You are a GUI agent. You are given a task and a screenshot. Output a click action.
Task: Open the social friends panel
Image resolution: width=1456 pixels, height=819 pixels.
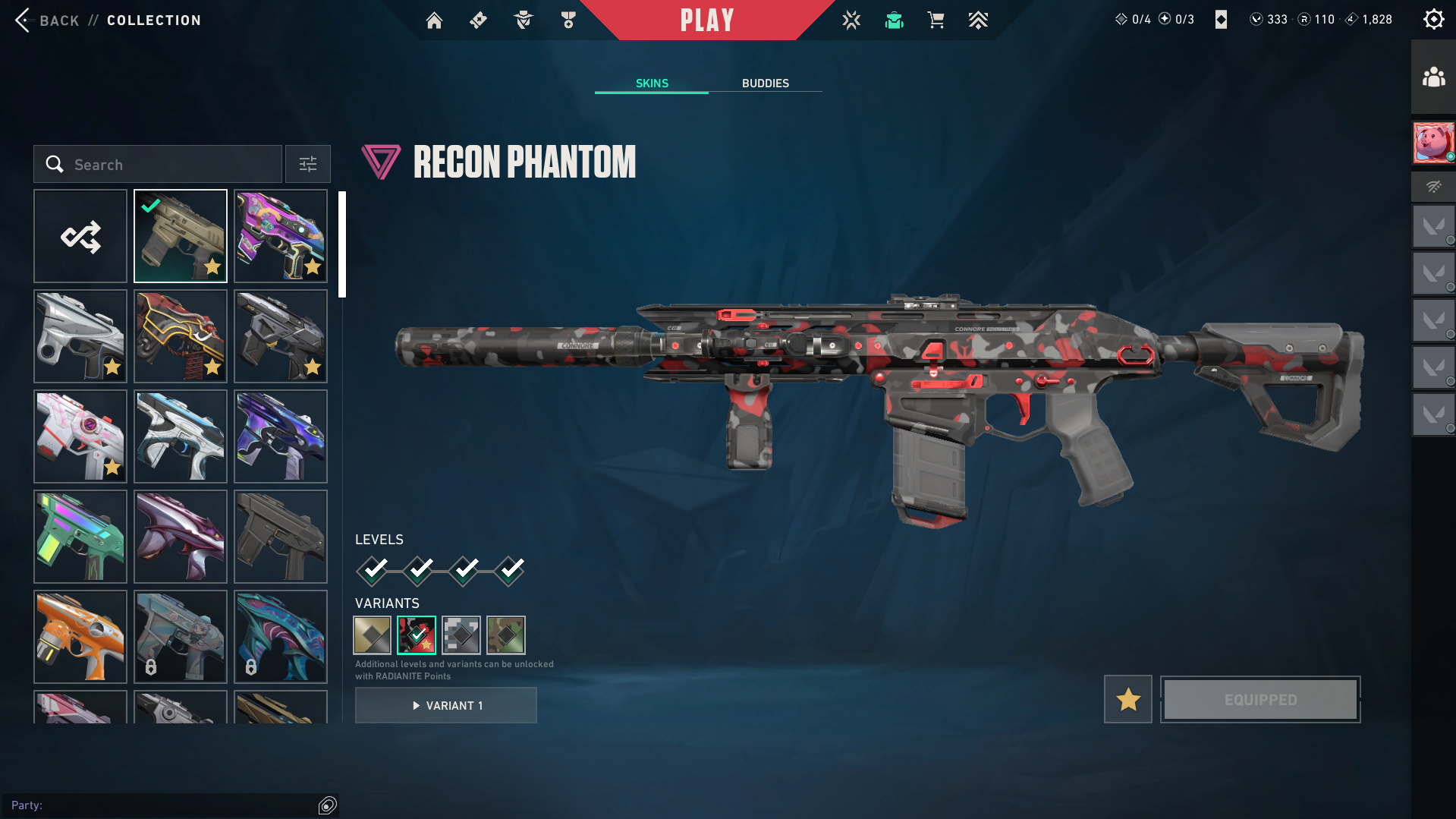(1433, 77)
